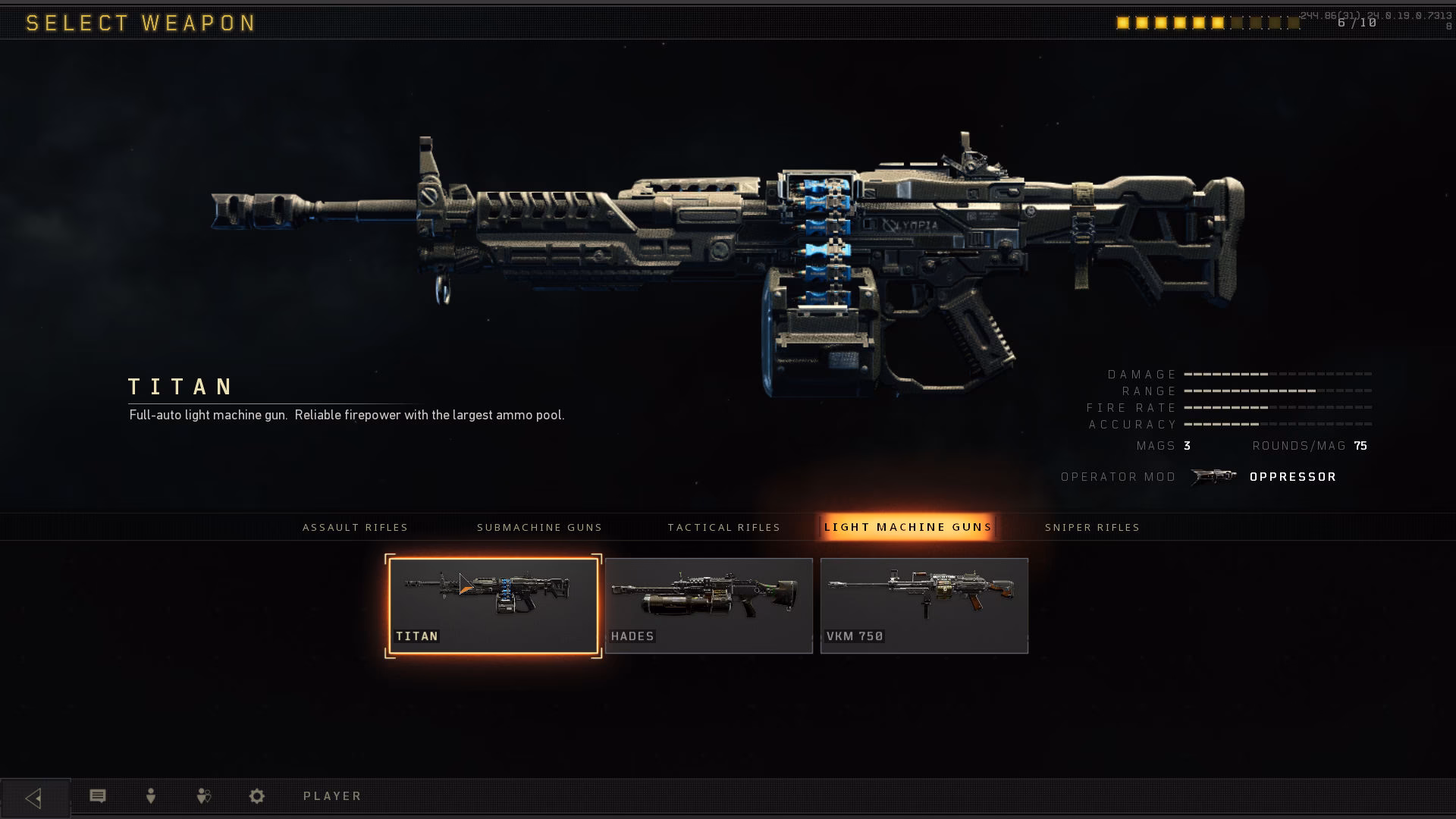The height and width of the screenshot is (819, 1456).
Task: Open the Submachine Guns category
Action: coord(540,527)
